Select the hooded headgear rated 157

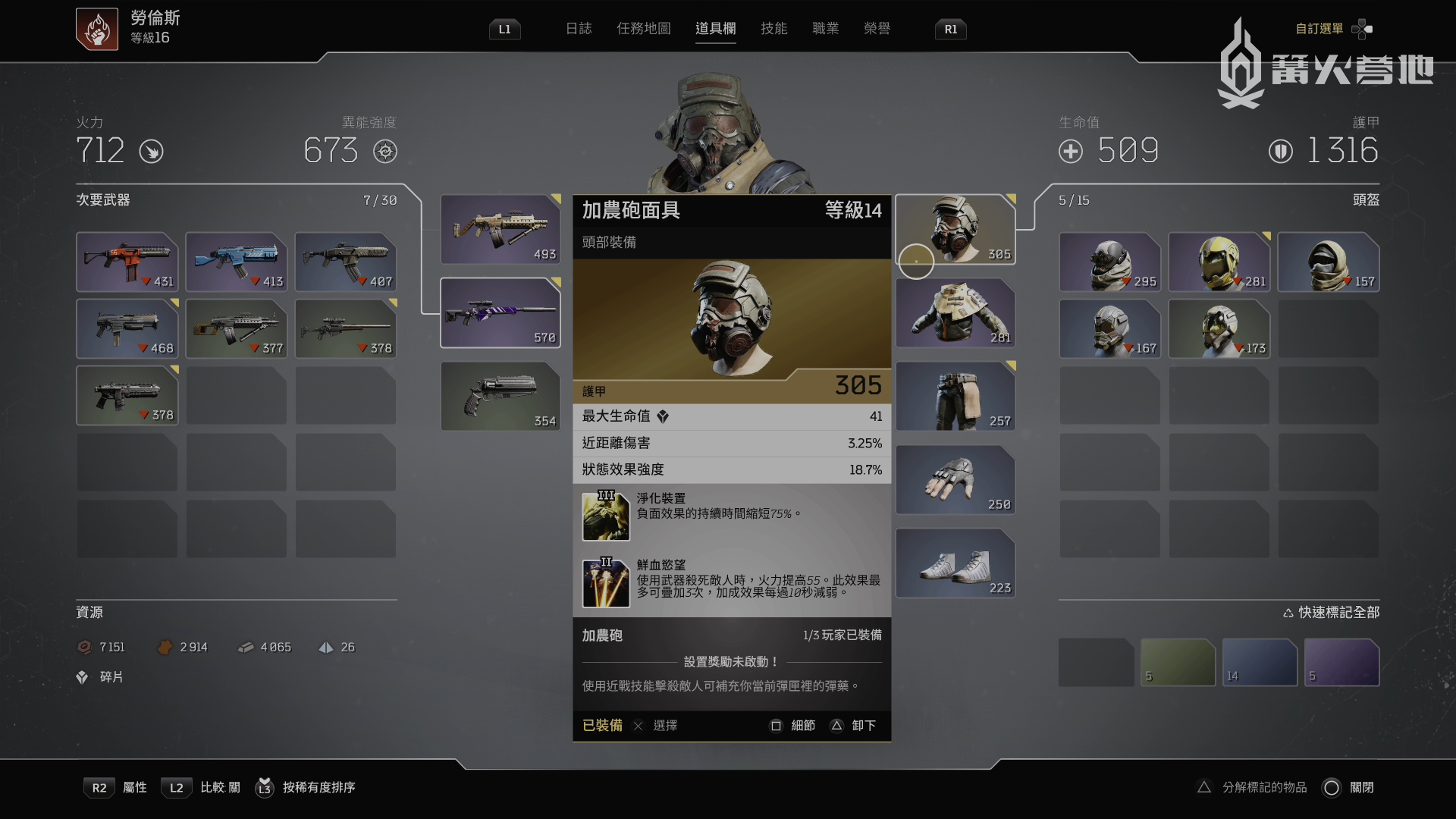click(x=1328, y=262)
